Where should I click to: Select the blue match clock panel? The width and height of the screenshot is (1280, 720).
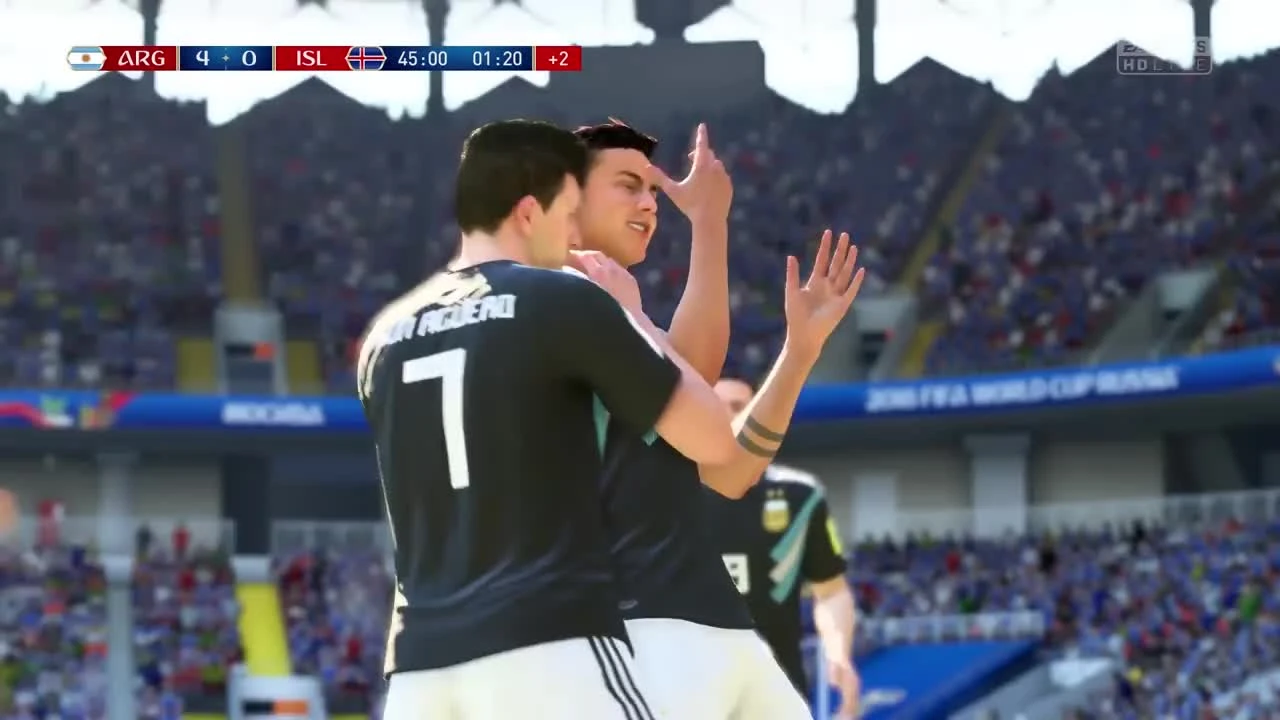[x=462, y=58]
